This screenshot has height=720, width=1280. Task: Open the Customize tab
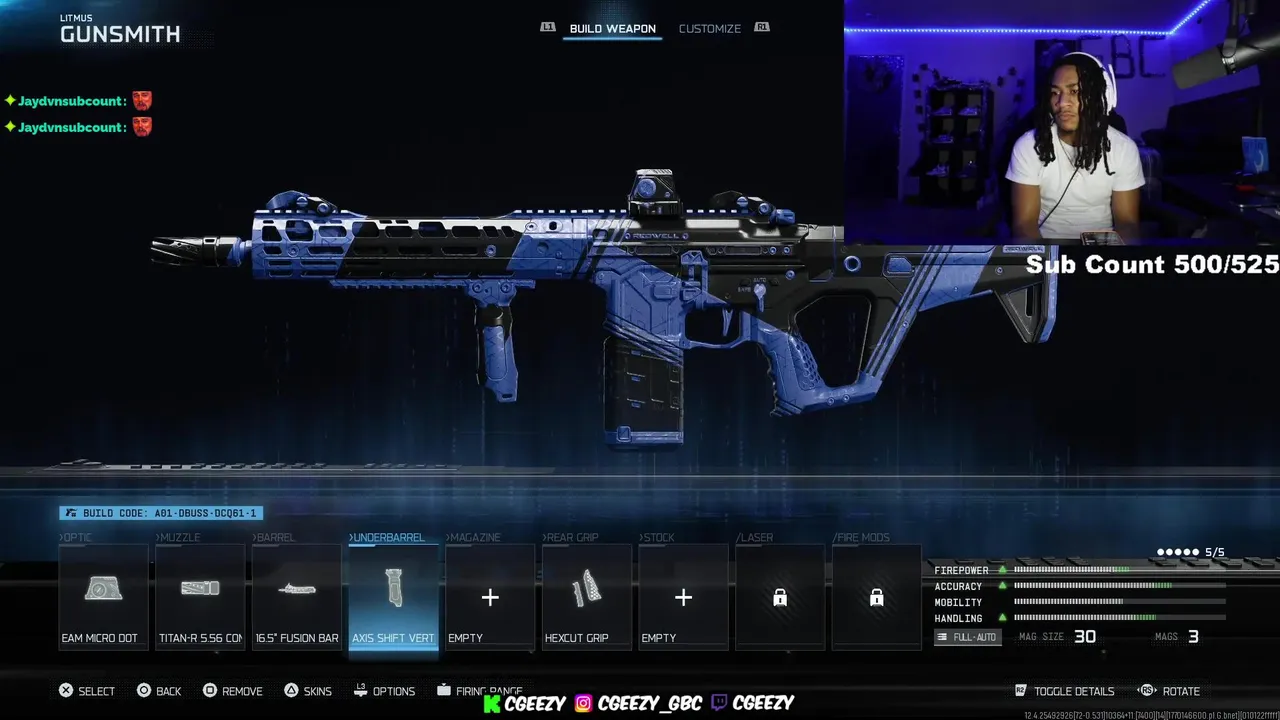pos(709,29)
